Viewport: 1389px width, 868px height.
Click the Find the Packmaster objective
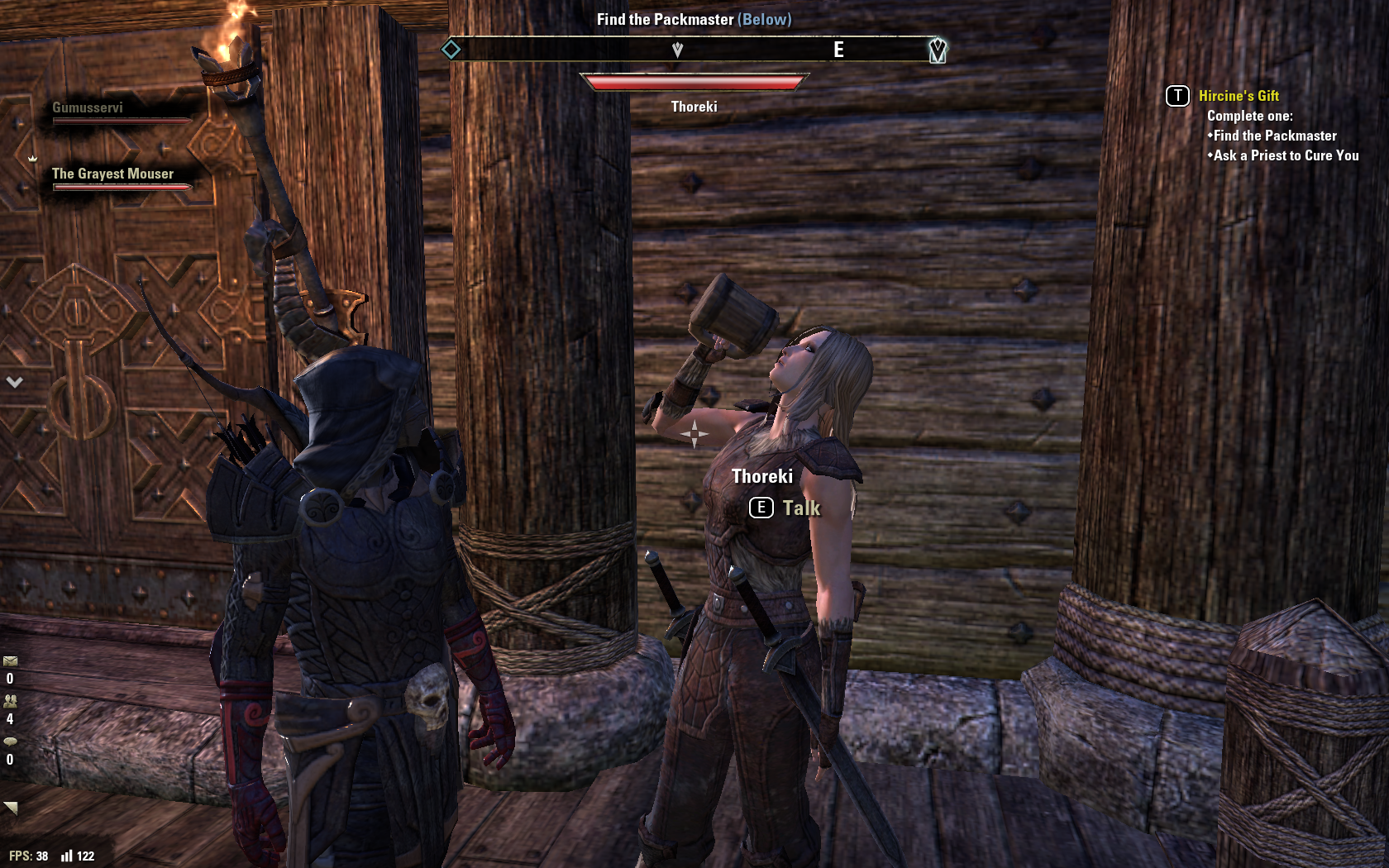click(1274, 136)
